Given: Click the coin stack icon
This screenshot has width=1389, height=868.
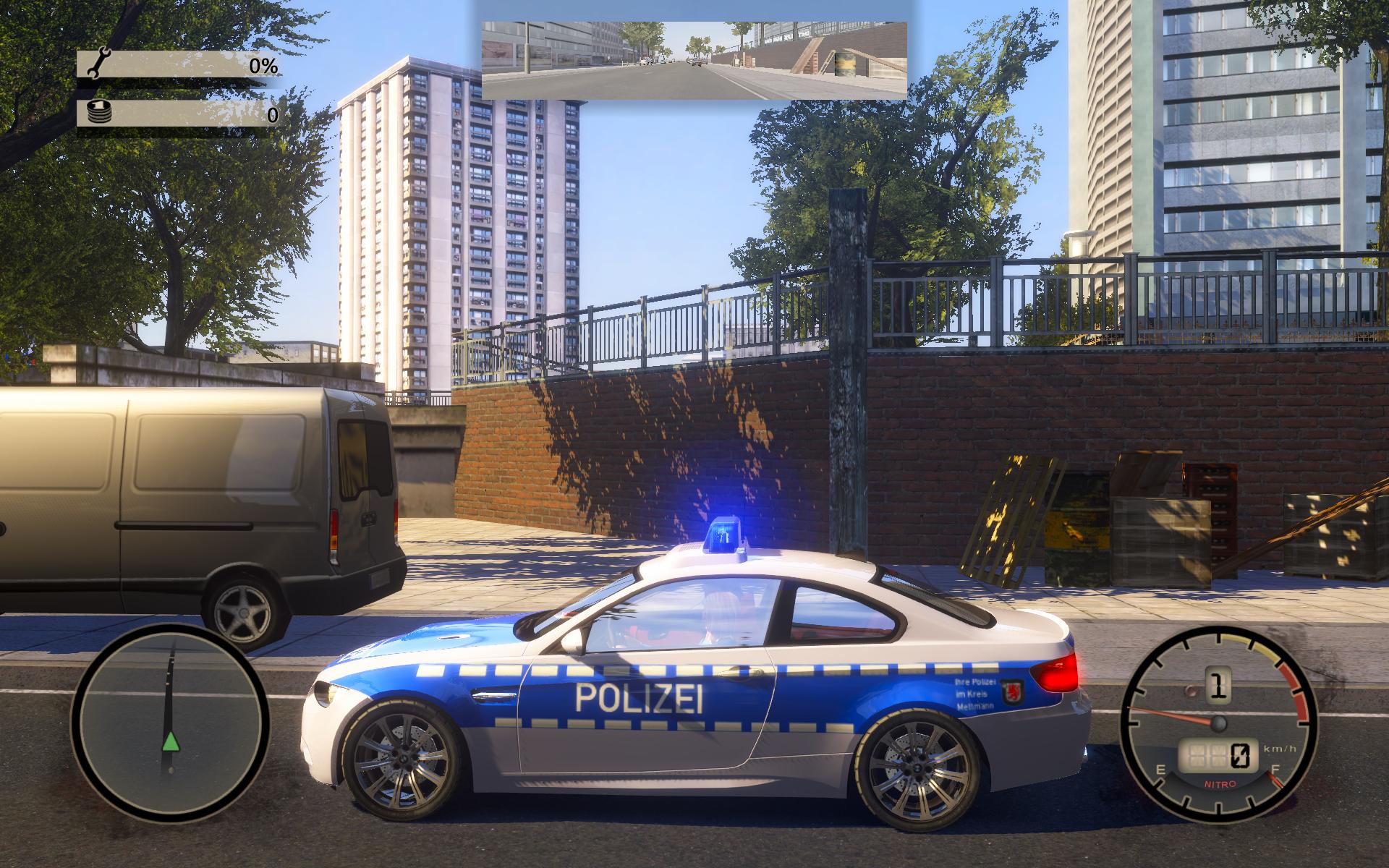Looking at the screenshot, I should [x=98, y=113].
